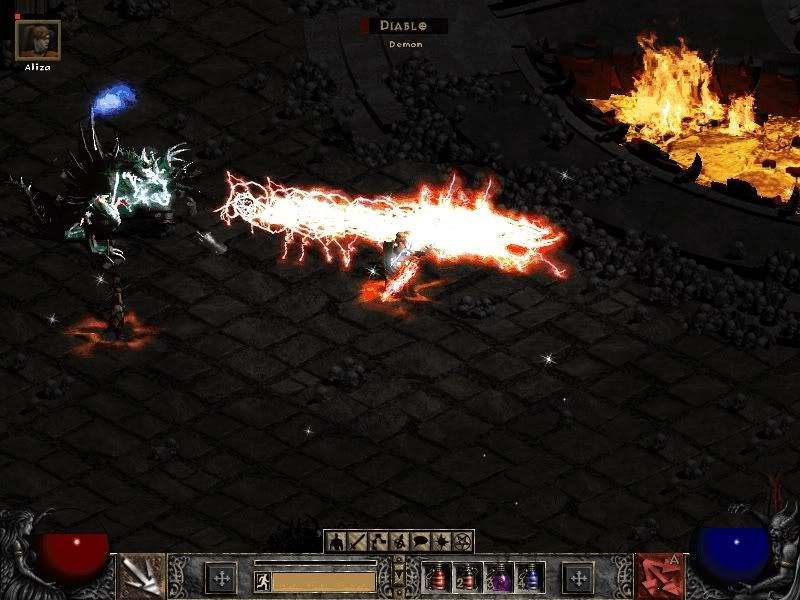Open inventory via the sword icon

(357, 542)
